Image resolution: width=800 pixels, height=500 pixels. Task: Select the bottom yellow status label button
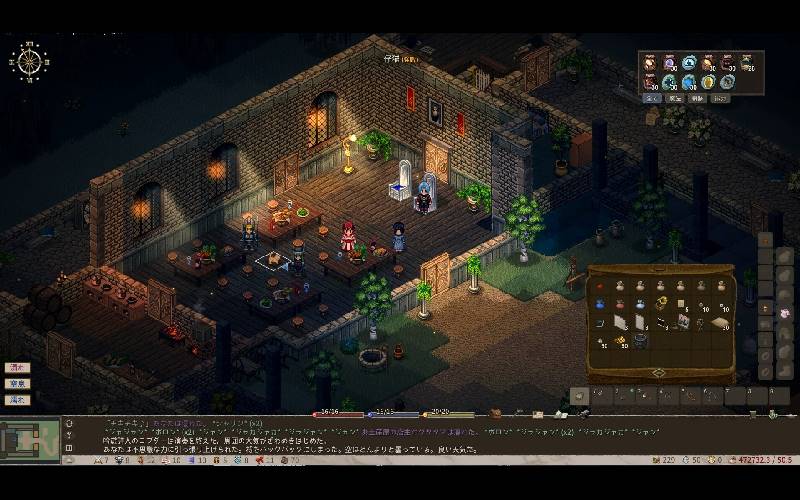pos(17,400)
